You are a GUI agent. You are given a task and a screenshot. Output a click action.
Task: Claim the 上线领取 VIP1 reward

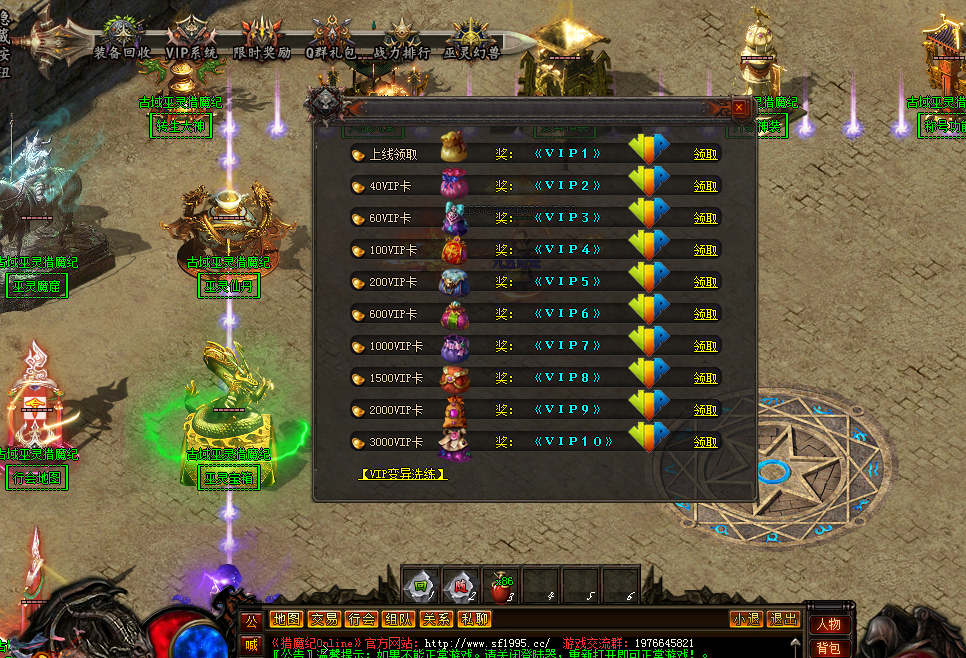pyautogui.click(x=706, y=154)
